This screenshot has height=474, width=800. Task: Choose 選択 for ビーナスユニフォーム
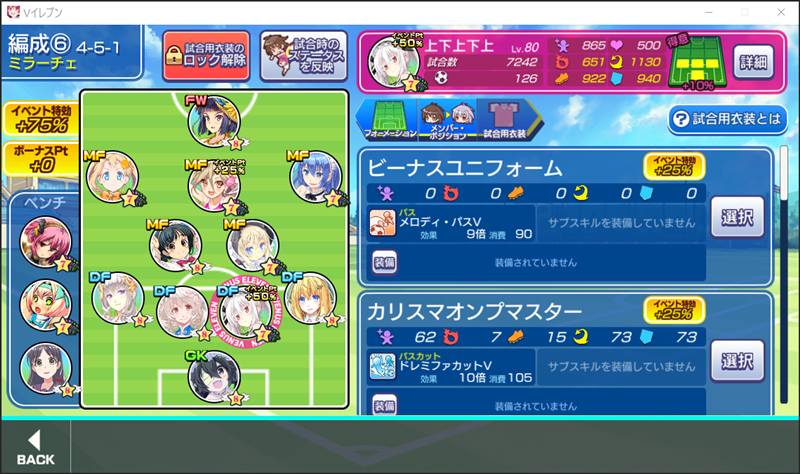coord(738,215)
